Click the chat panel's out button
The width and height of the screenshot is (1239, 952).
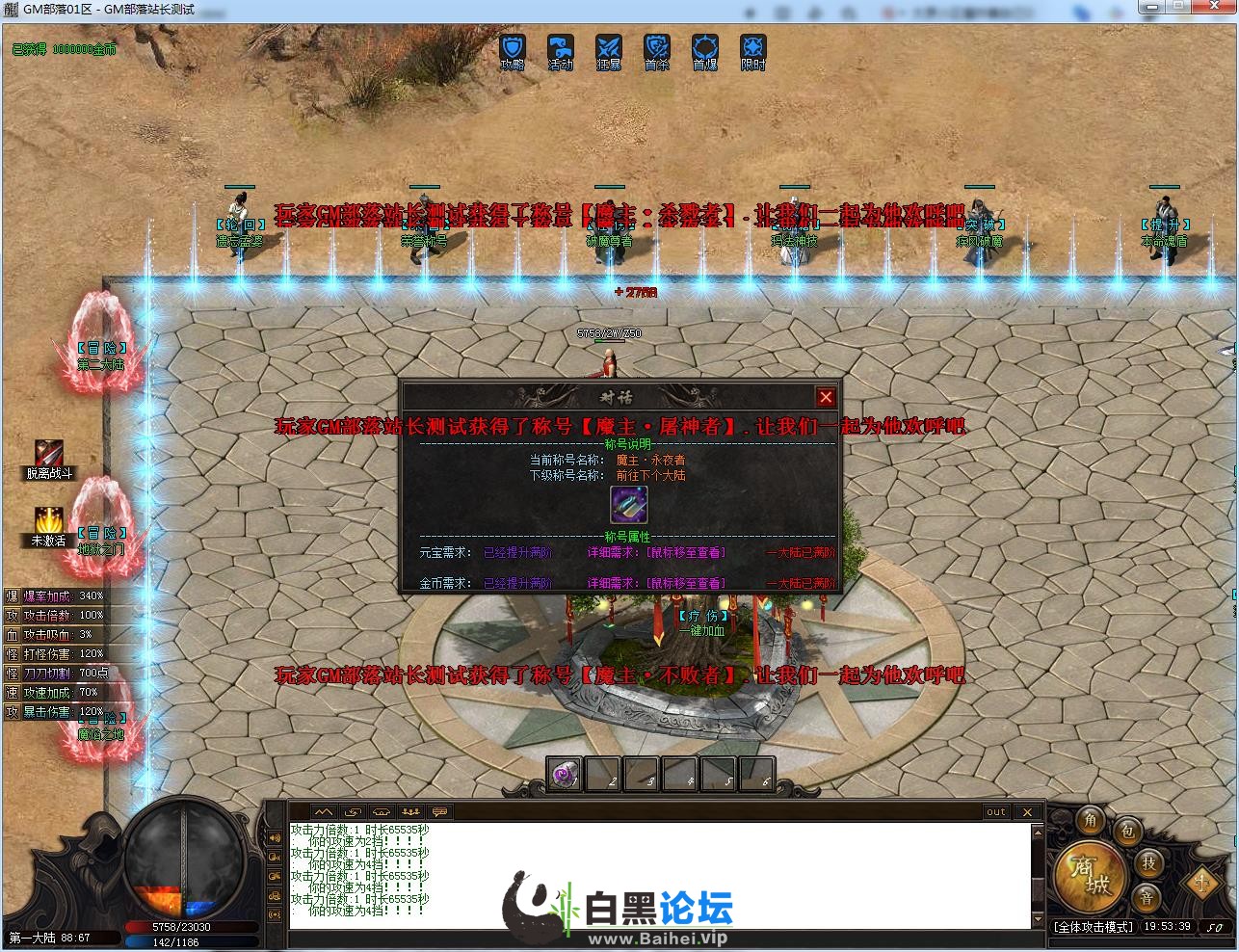(996, 812)
